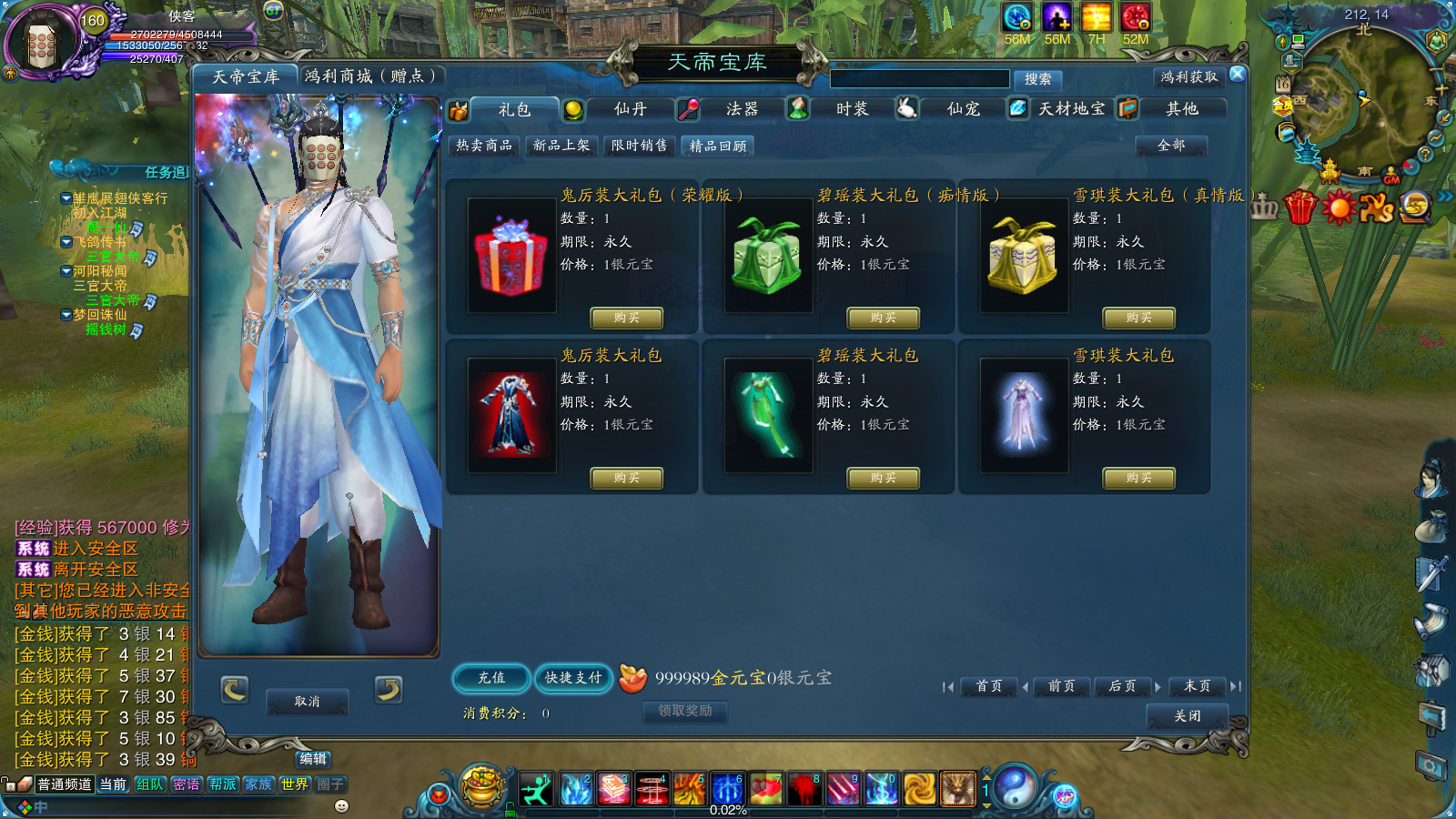Open 天材地宝 with the blue gem icon
Screen dimensions: 1456x819
point(1017,107)
